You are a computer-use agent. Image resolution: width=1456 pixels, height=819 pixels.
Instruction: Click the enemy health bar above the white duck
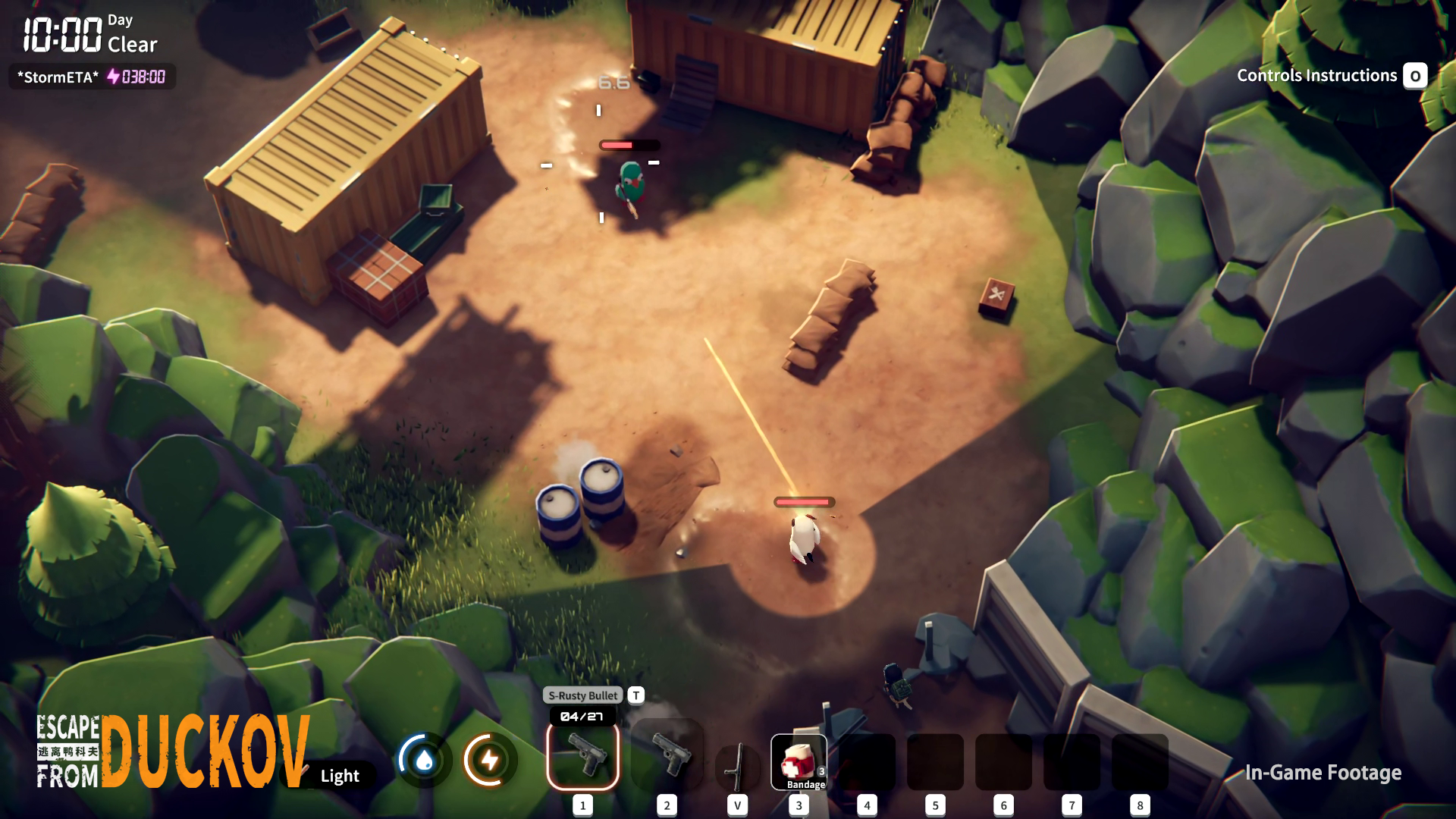[x=803, y=502]
